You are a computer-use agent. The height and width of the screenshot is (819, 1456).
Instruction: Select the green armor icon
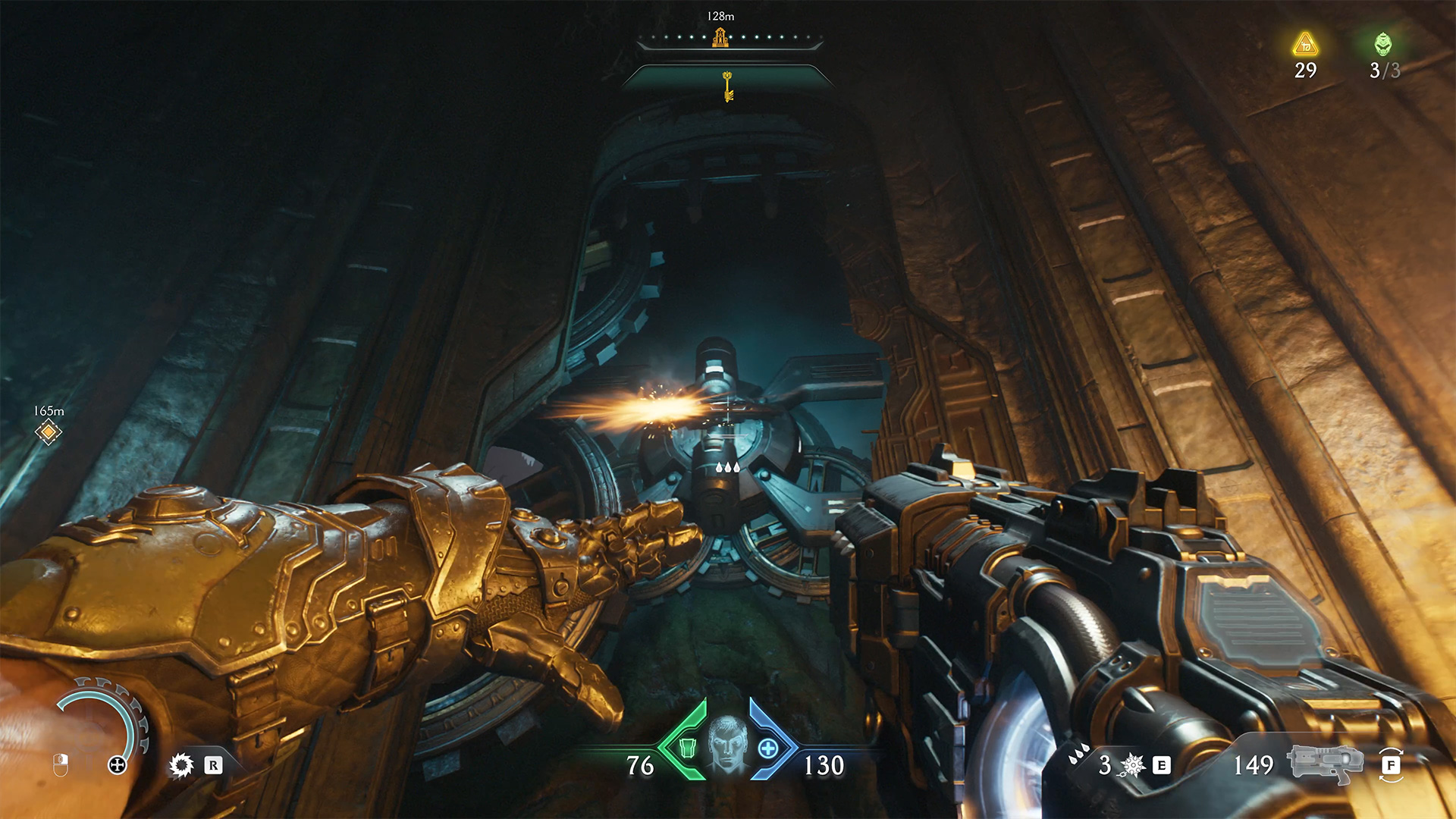(687, 748)
